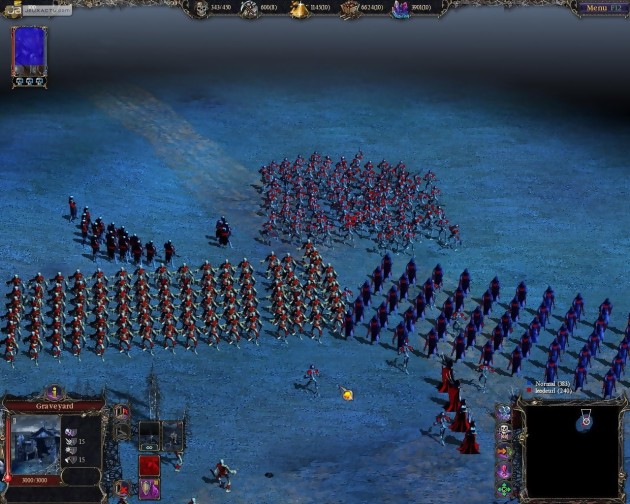Select the red production slot icon

[x=149, y=465]
